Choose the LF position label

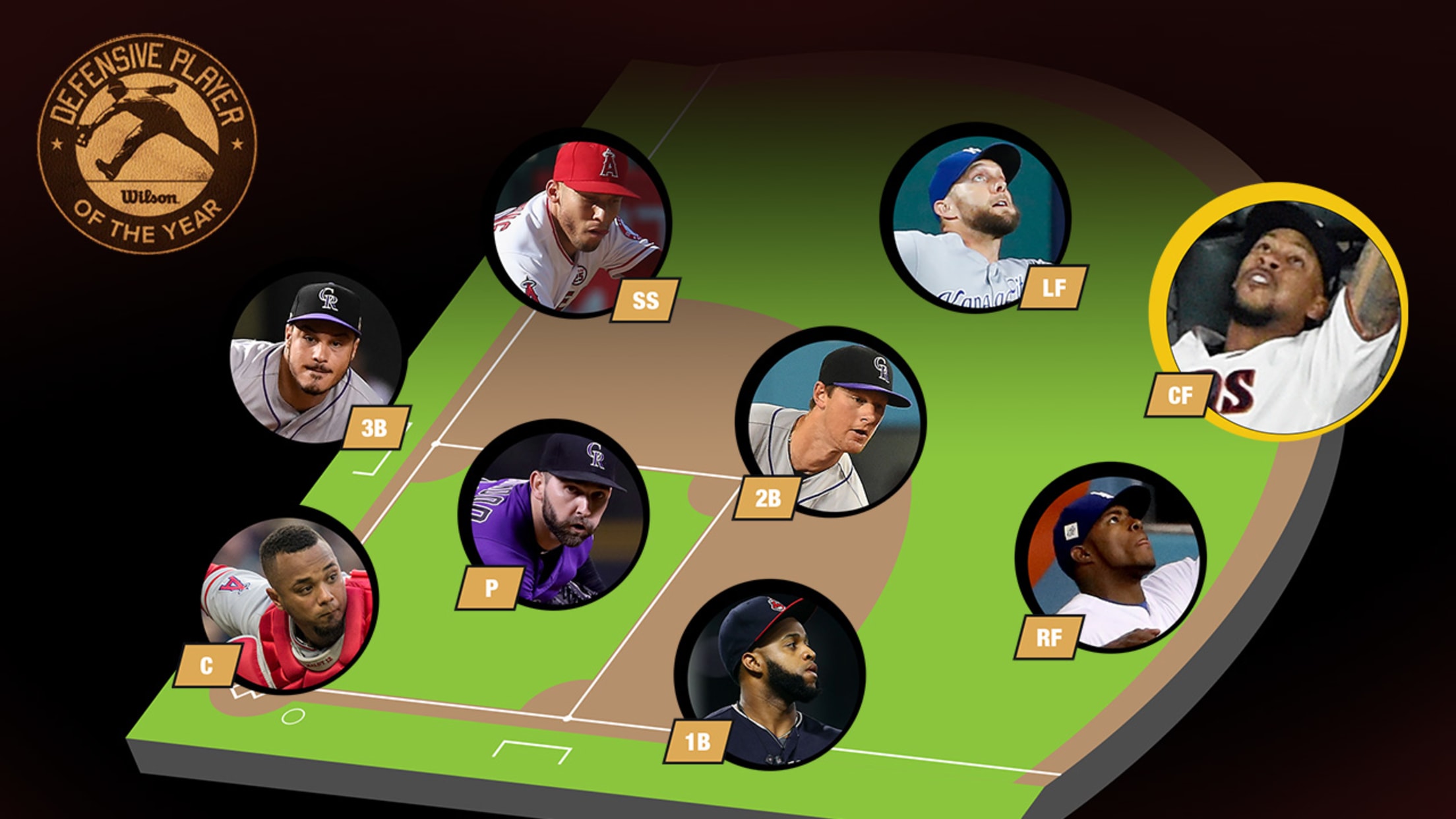tap(1053, 288)
